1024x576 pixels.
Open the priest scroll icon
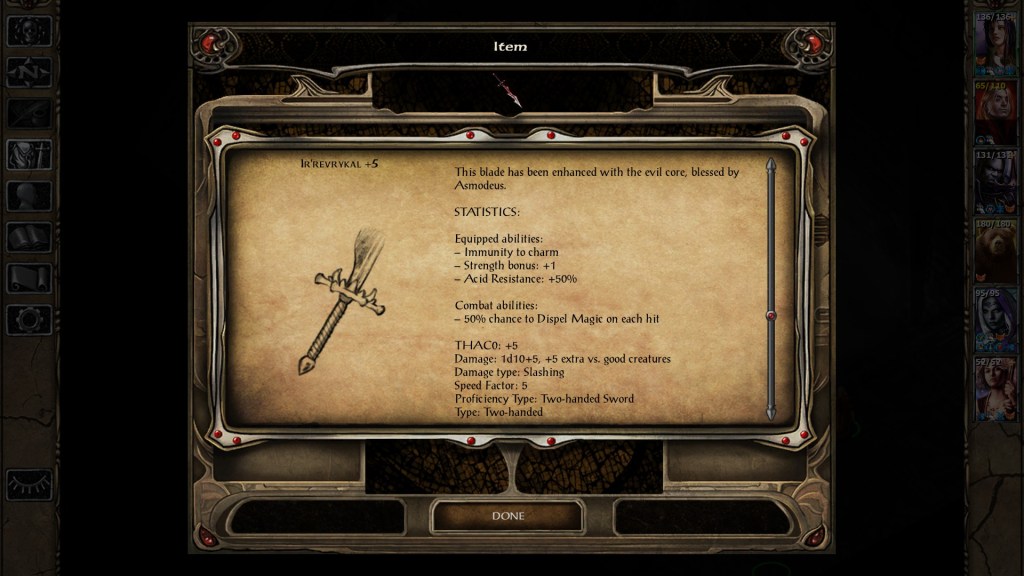[28, 278]
